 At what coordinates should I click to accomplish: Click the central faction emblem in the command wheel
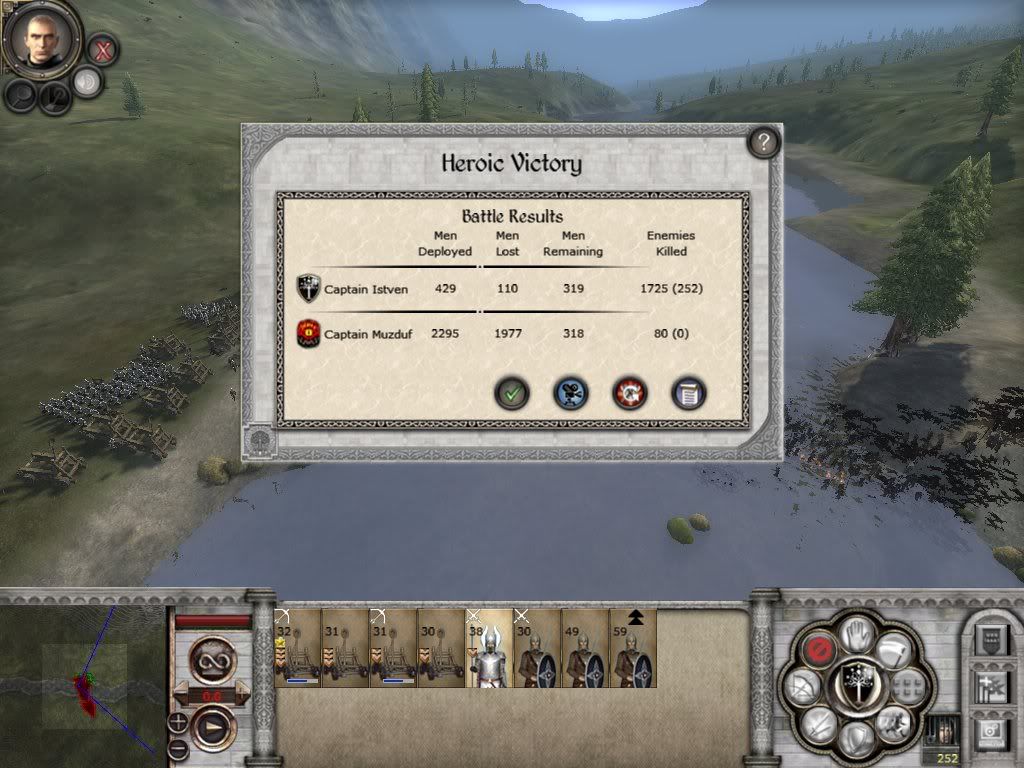click(x=857, y=687)
